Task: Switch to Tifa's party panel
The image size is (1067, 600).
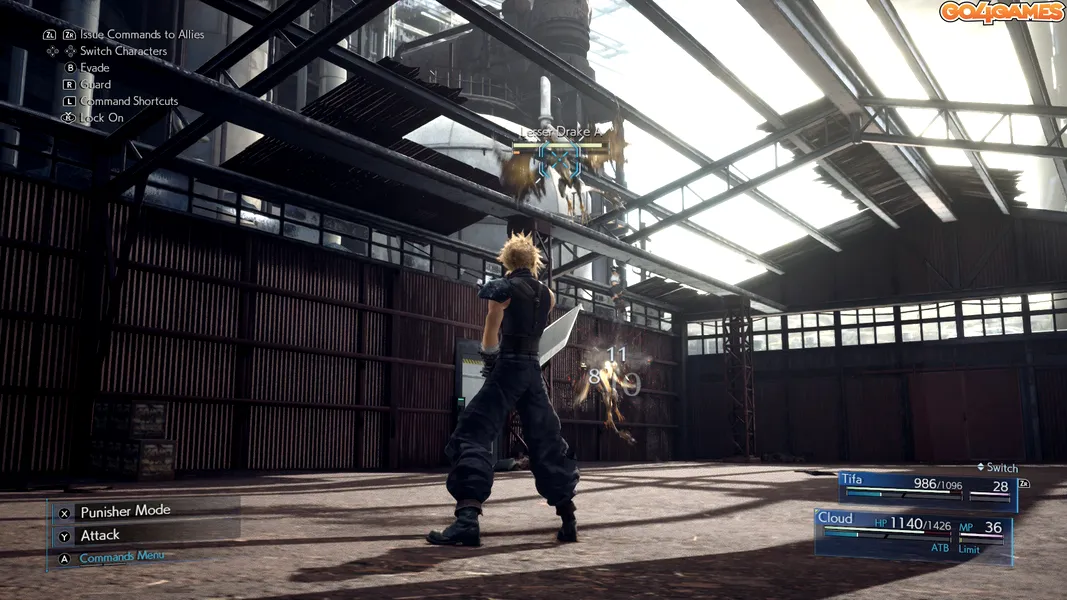Action: [927, 489]
